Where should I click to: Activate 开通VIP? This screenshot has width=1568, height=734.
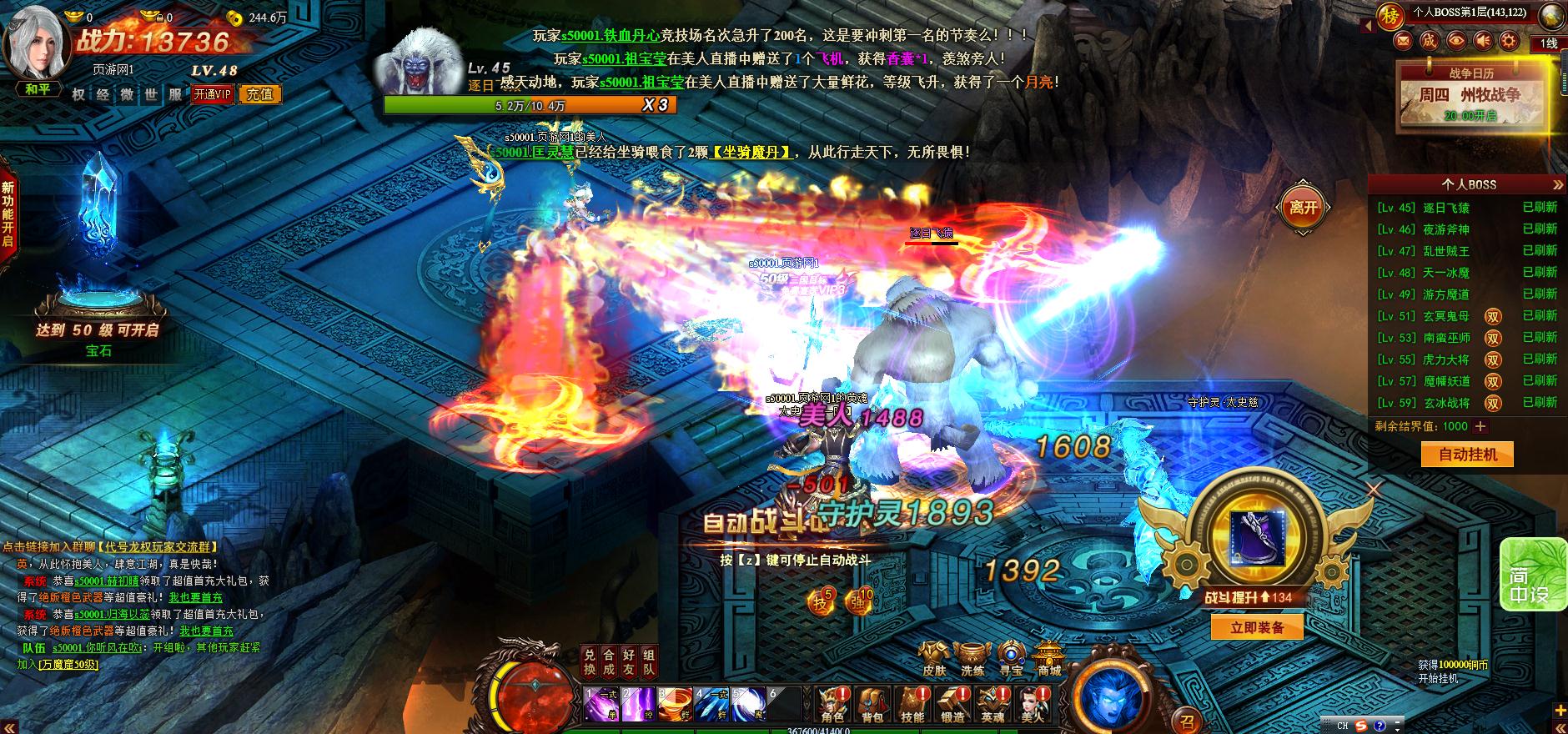(x=213, y=94)
